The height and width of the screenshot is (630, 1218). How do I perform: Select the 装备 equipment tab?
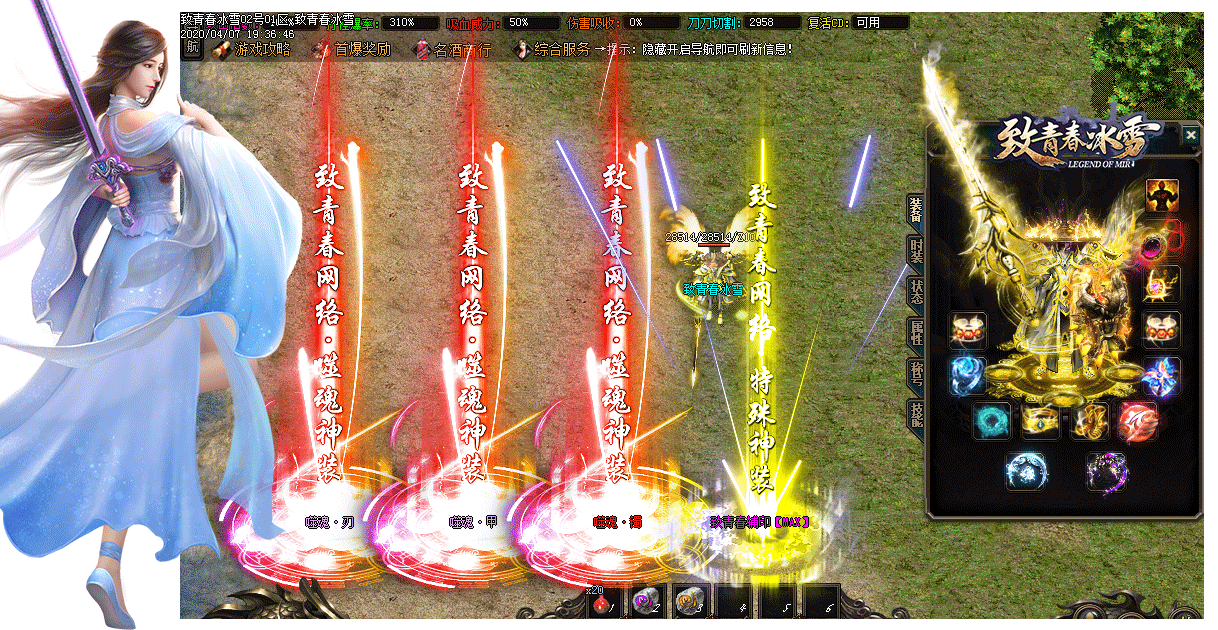(915, 208)
